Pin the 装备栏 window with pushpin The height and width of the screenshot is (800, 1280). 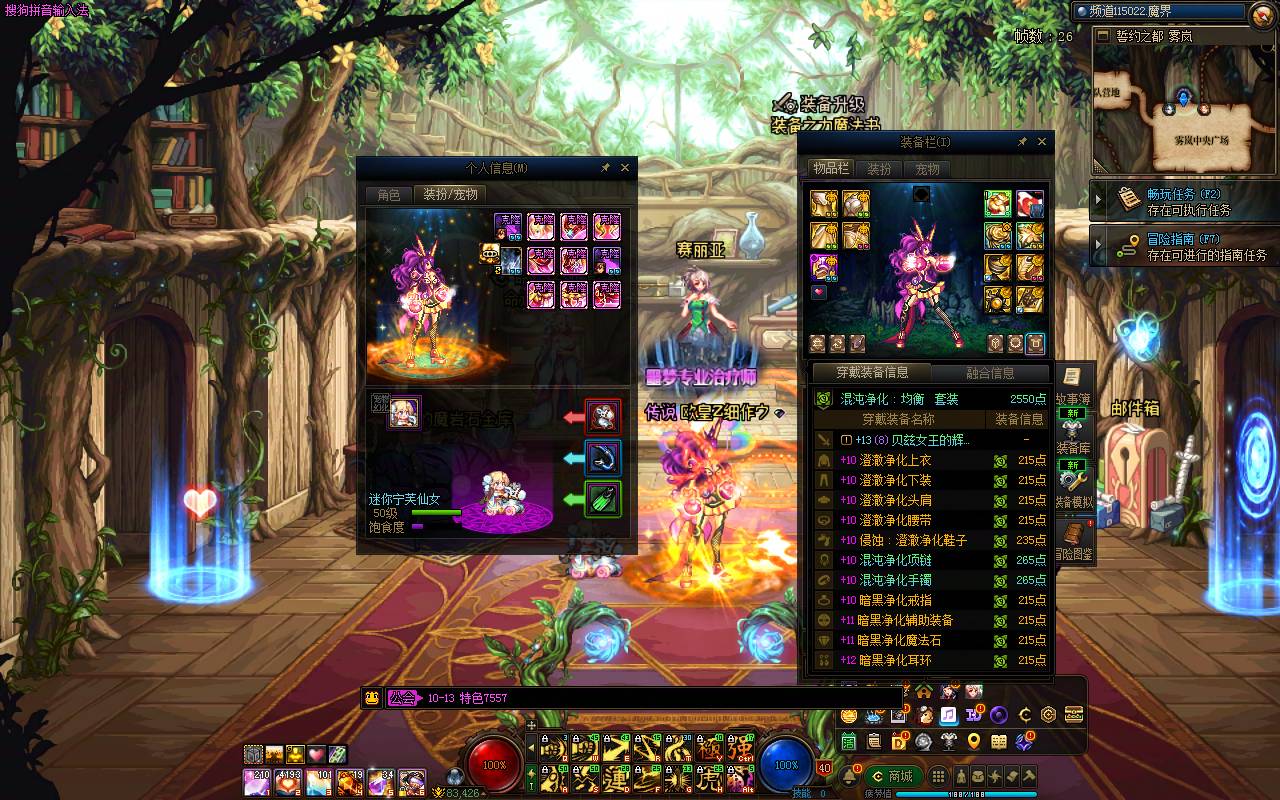point(1022,142)
